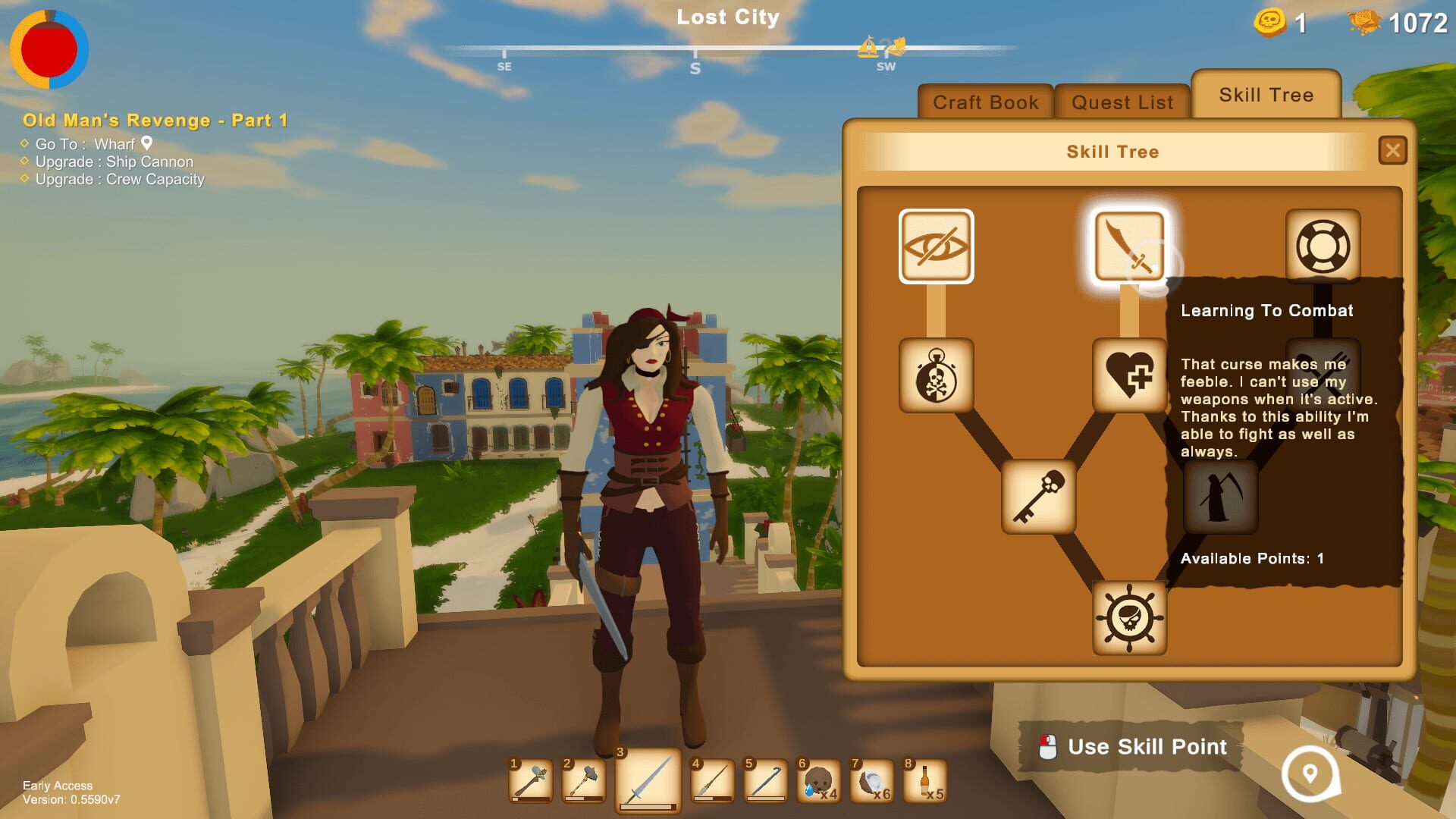This screenshot has width=1456, height=819.
Task: Click the skeleton key skill icon
Action: click(x=1039, y=497)
